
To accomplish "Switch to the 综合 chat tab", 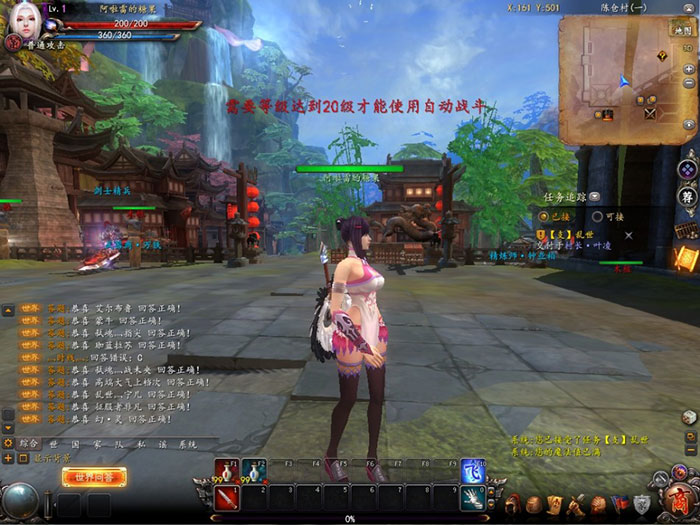I will coord(29,443).
